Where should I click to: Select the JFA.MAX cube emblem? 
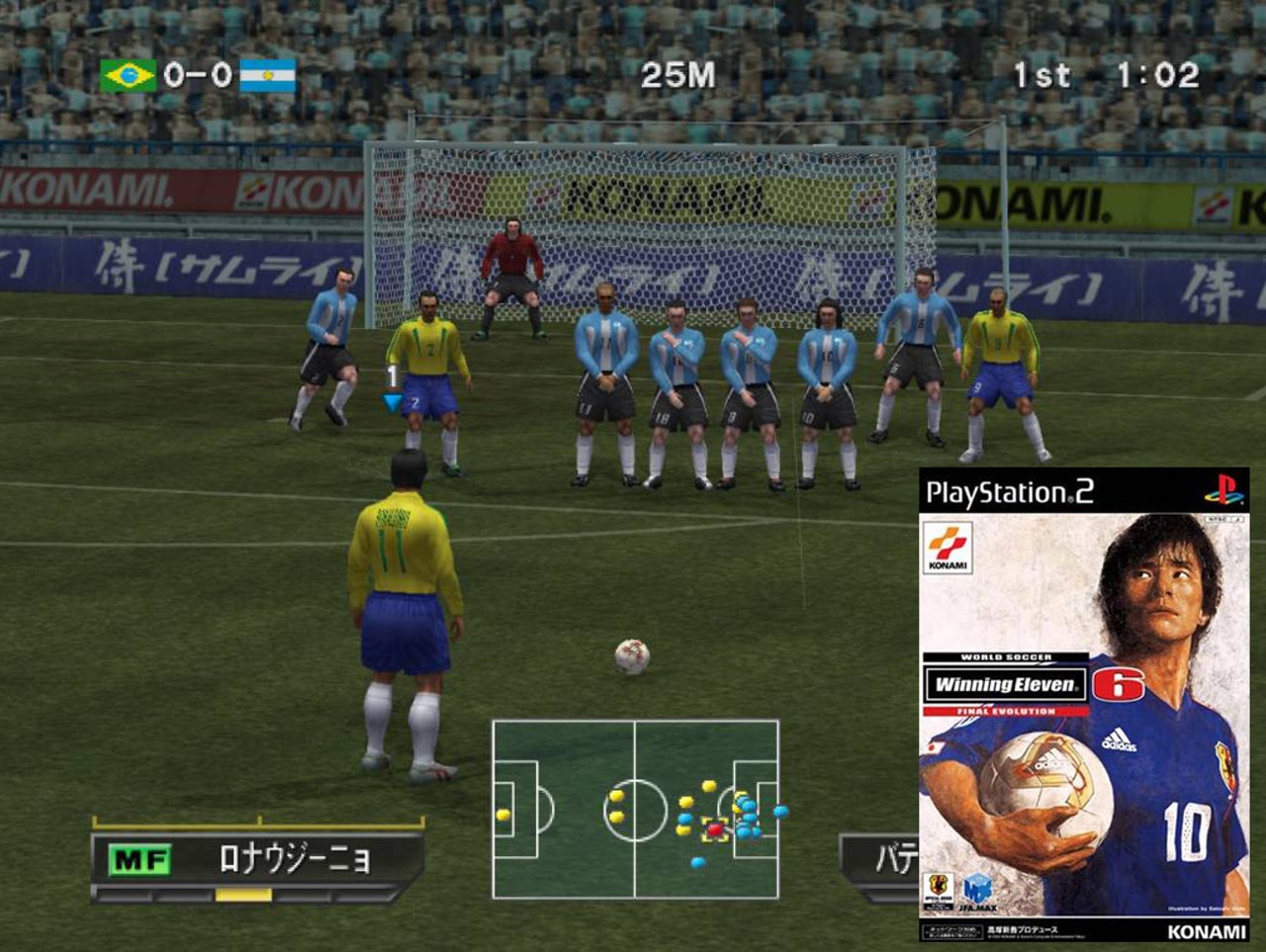(x=977, y=887)
